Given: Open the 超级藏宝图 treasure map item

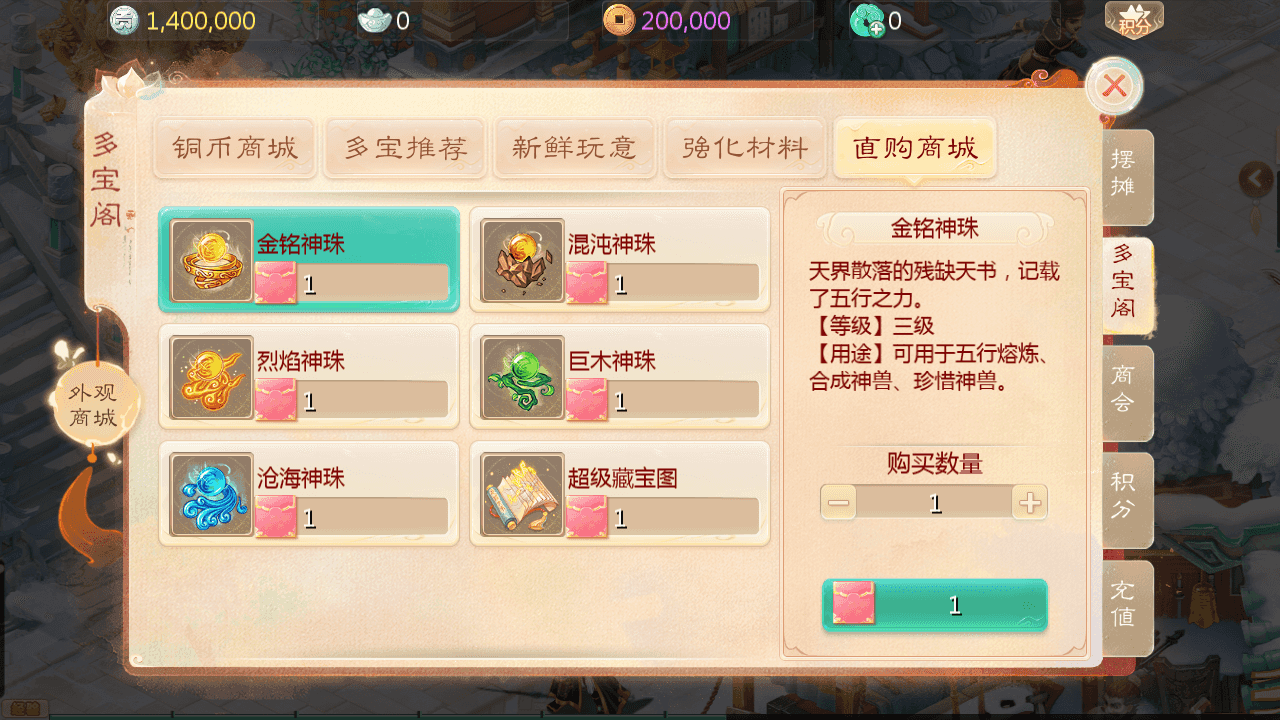Looking at the screenshot, I should 521,492.
